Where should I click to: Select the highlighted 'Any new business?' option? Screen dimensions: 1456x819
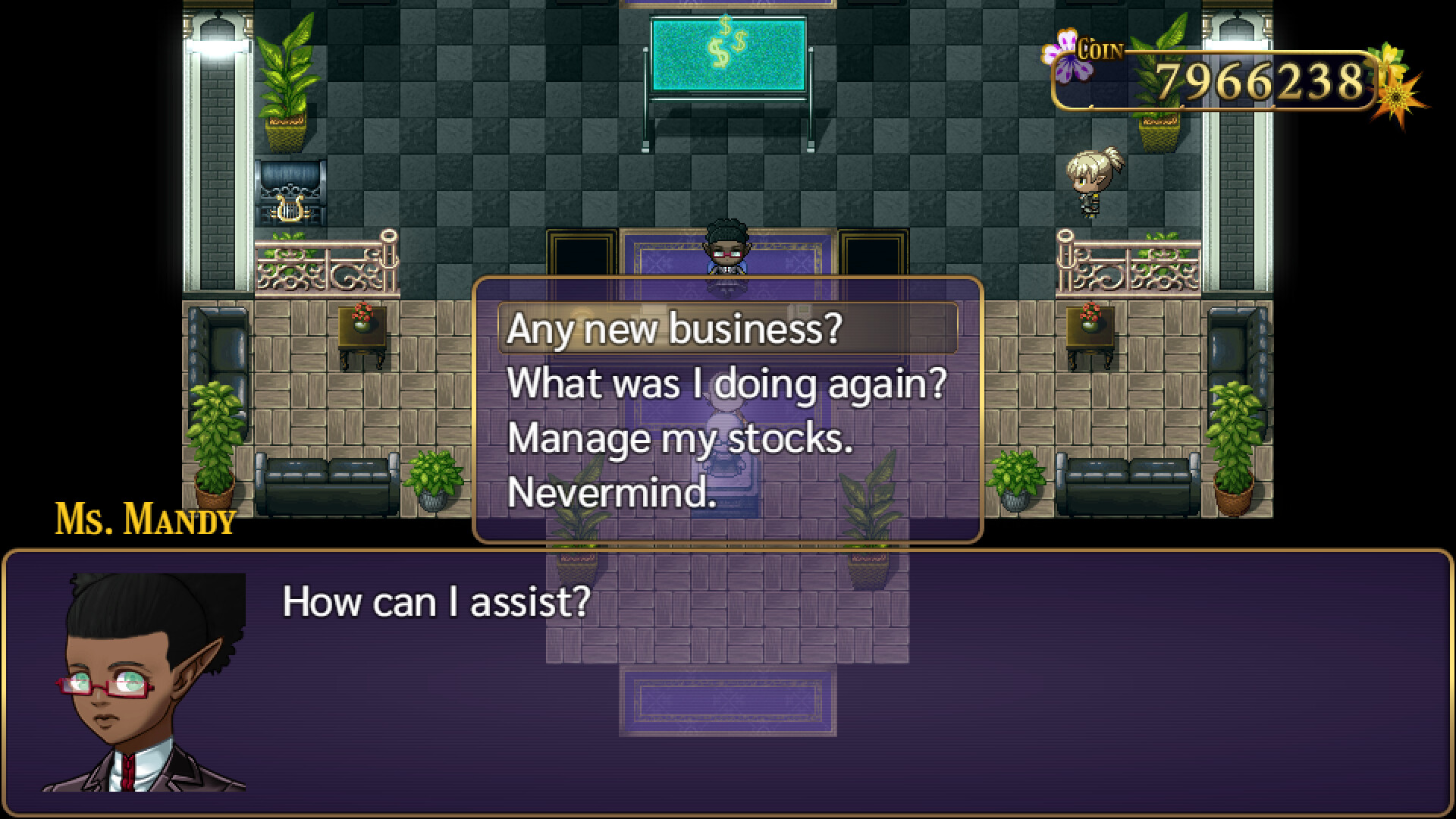[675, 330]
